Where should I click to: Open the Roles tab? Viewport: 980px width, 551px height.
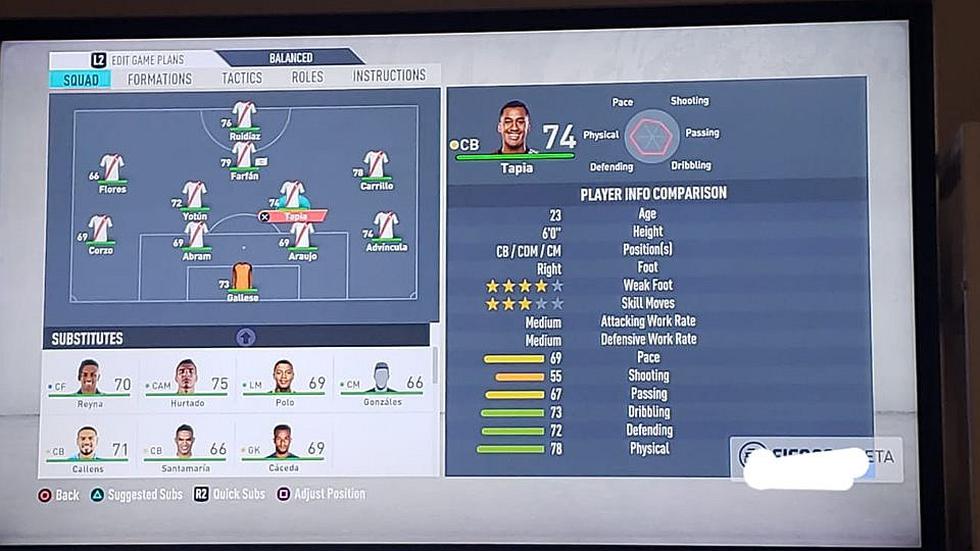(x=307, y=77)
